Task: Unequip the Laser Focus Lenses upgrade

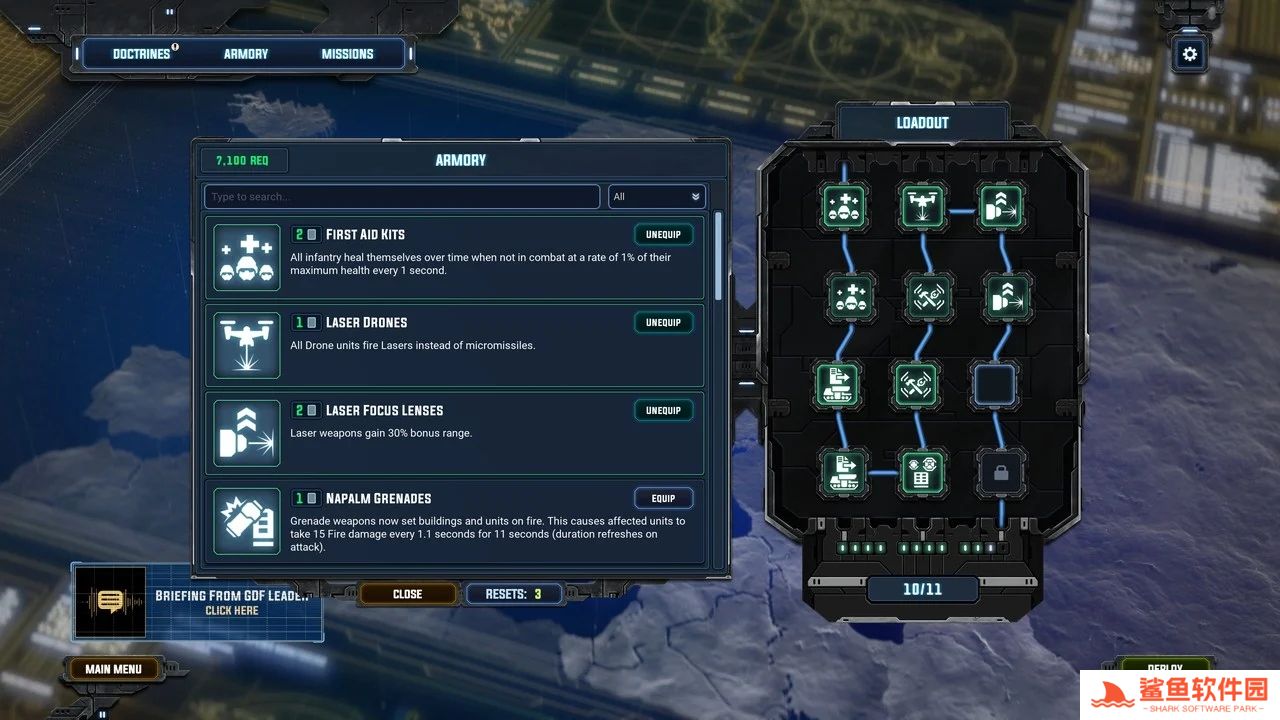Action: point(663,411)
